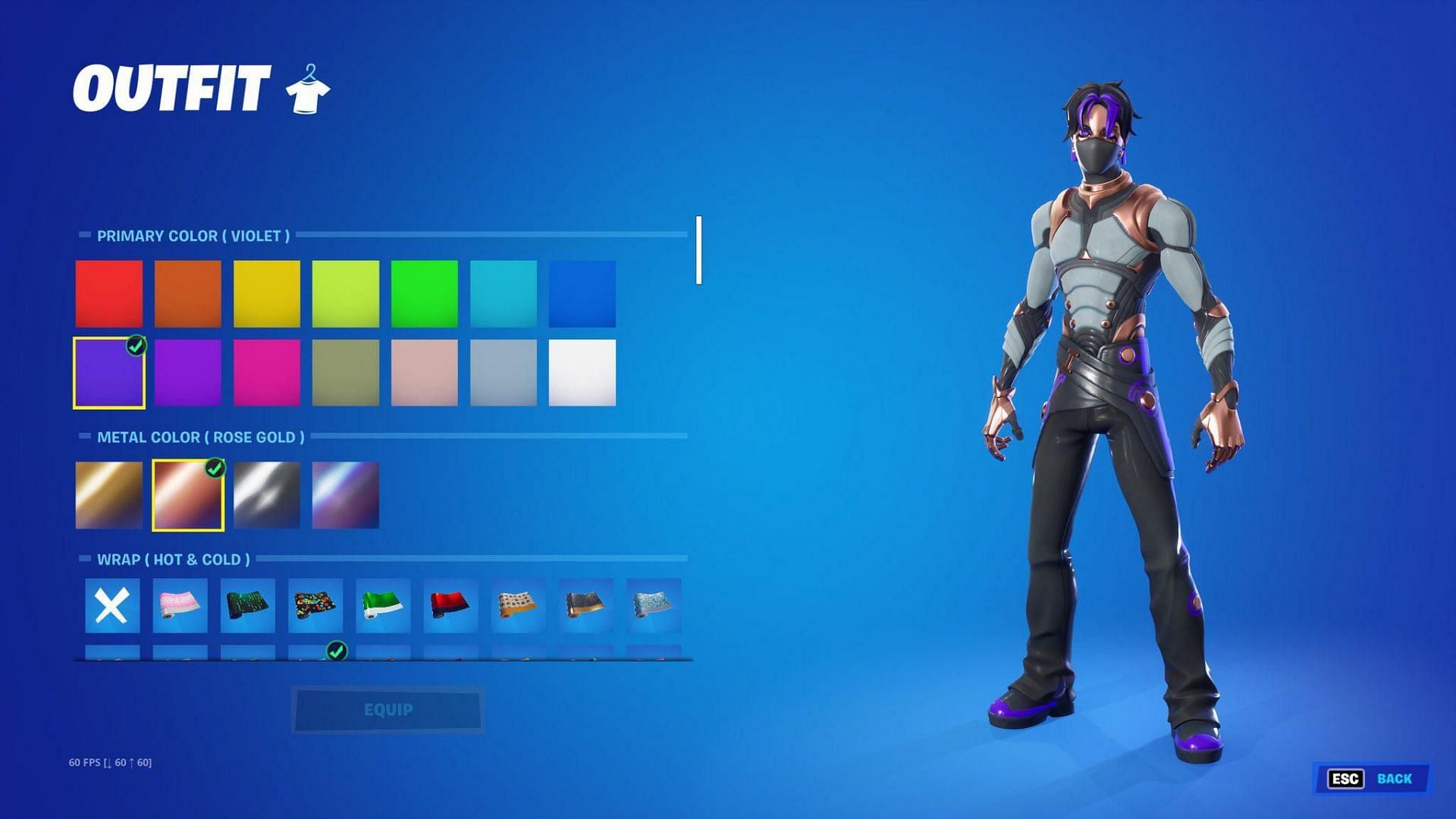Image resolution: width=1456 pixels, height=819 pixels.
Task: Choose the green and white wrap
Action: coord(383,606)
